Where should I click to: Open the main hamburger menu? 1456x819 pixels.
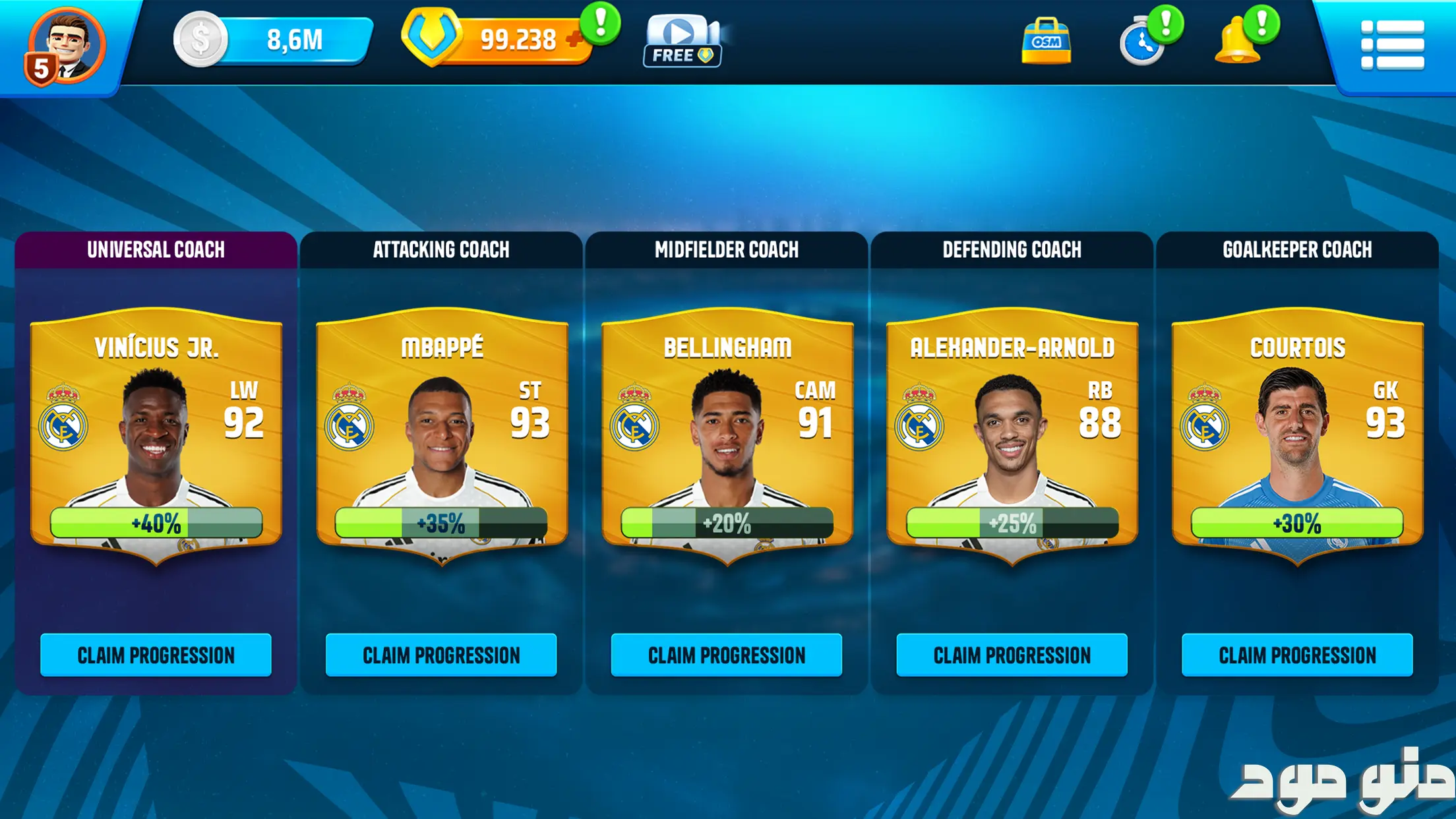tap(1393, 44)
